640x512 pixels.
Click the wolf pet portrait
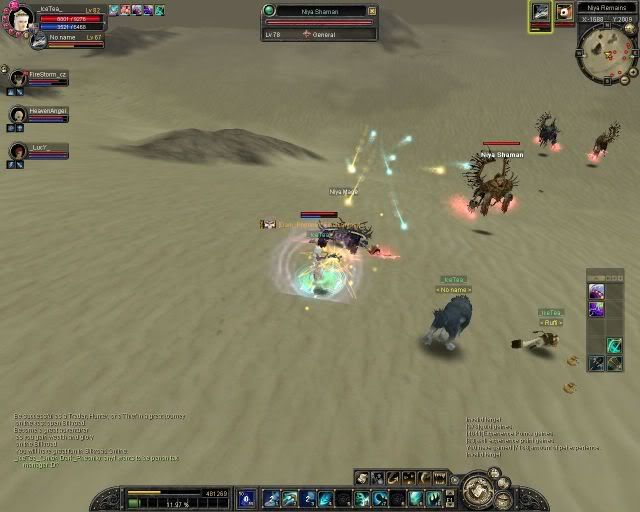tap(37, 41)
